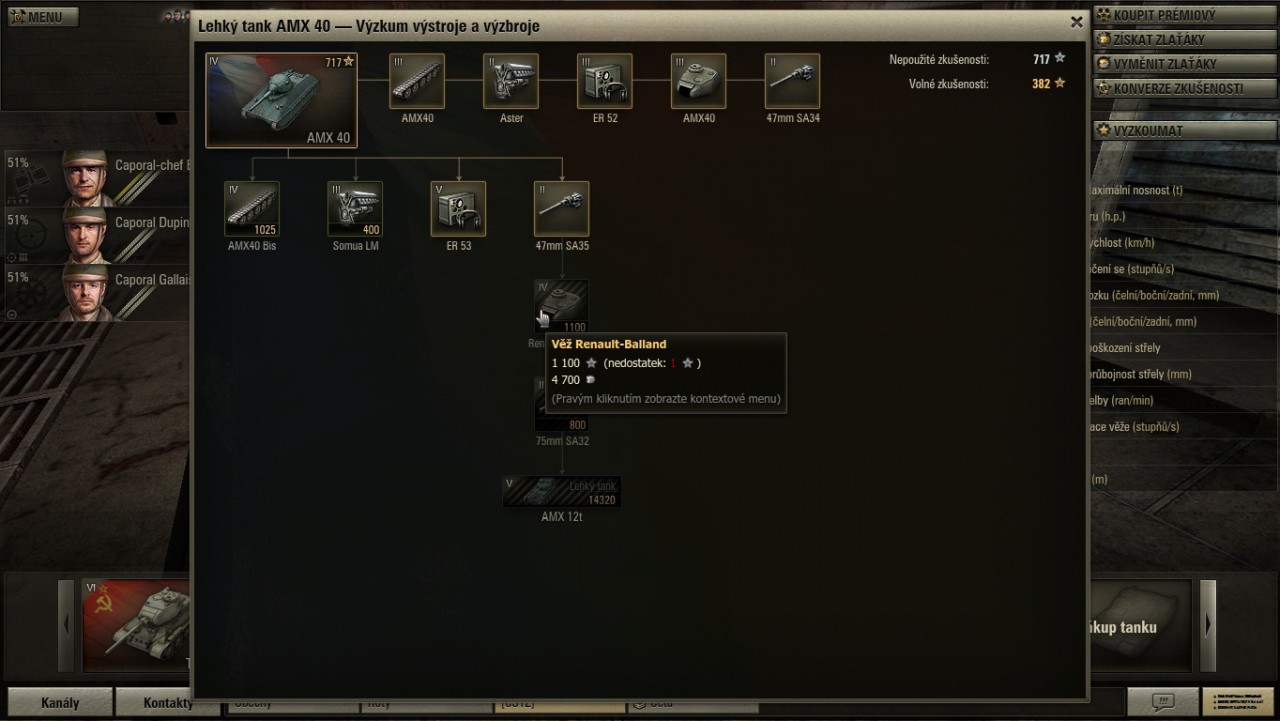The height and width of the screenshot is (721, 1280).
Task: Choose the 47mm SA35 gun module
Action: click(x=561, y=209)
